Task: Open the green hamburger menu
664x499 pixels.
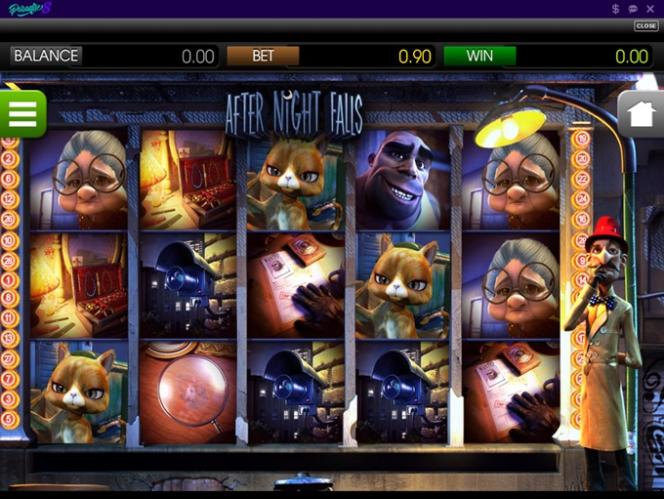Action: point(22,113)
